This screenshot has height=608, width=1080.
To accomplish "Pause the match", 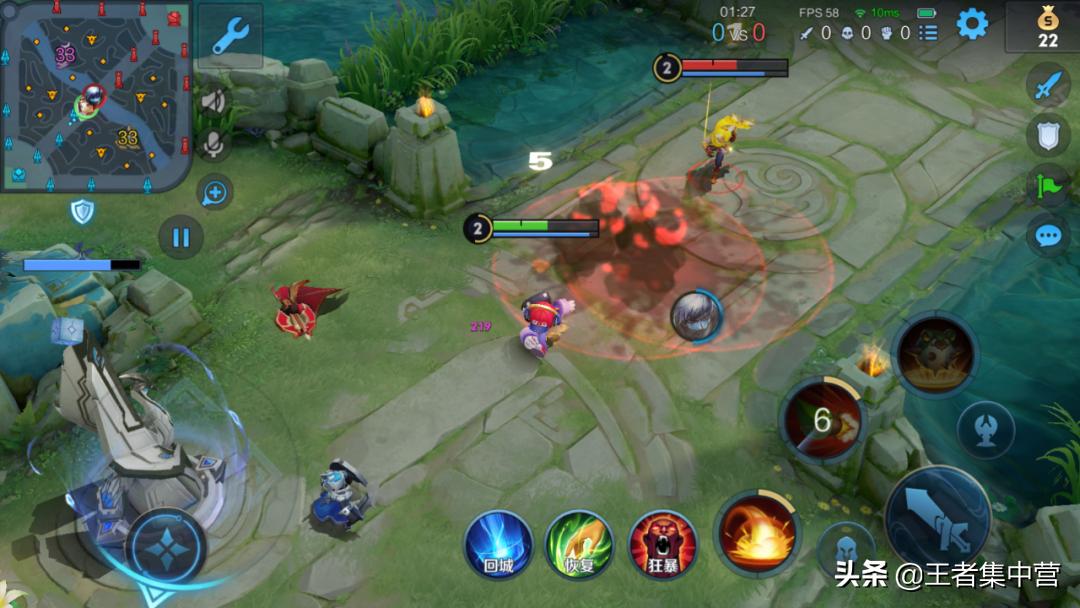I will tap(181, 238).
